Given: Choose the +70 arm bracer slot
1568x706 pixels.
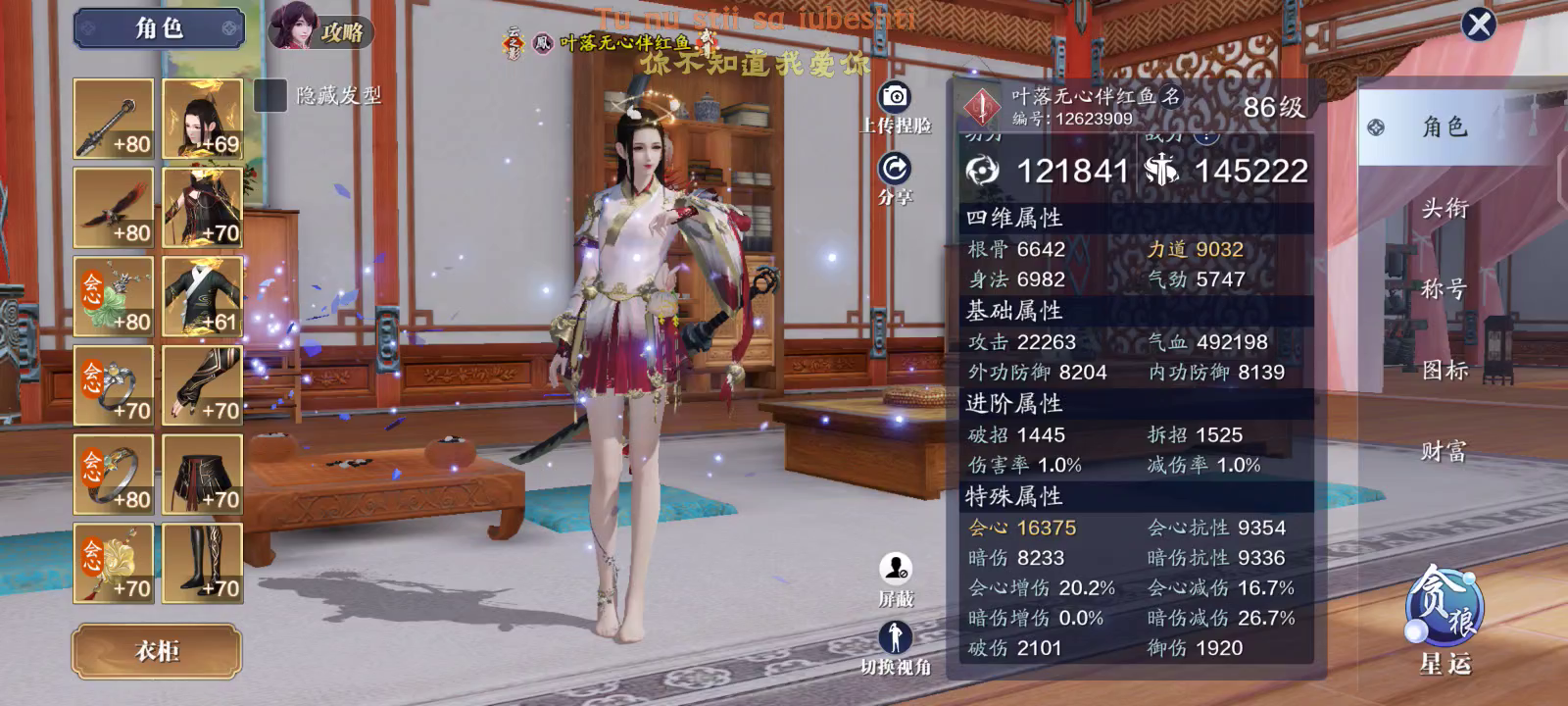Looking at the screenshot, I should [203, 385].
